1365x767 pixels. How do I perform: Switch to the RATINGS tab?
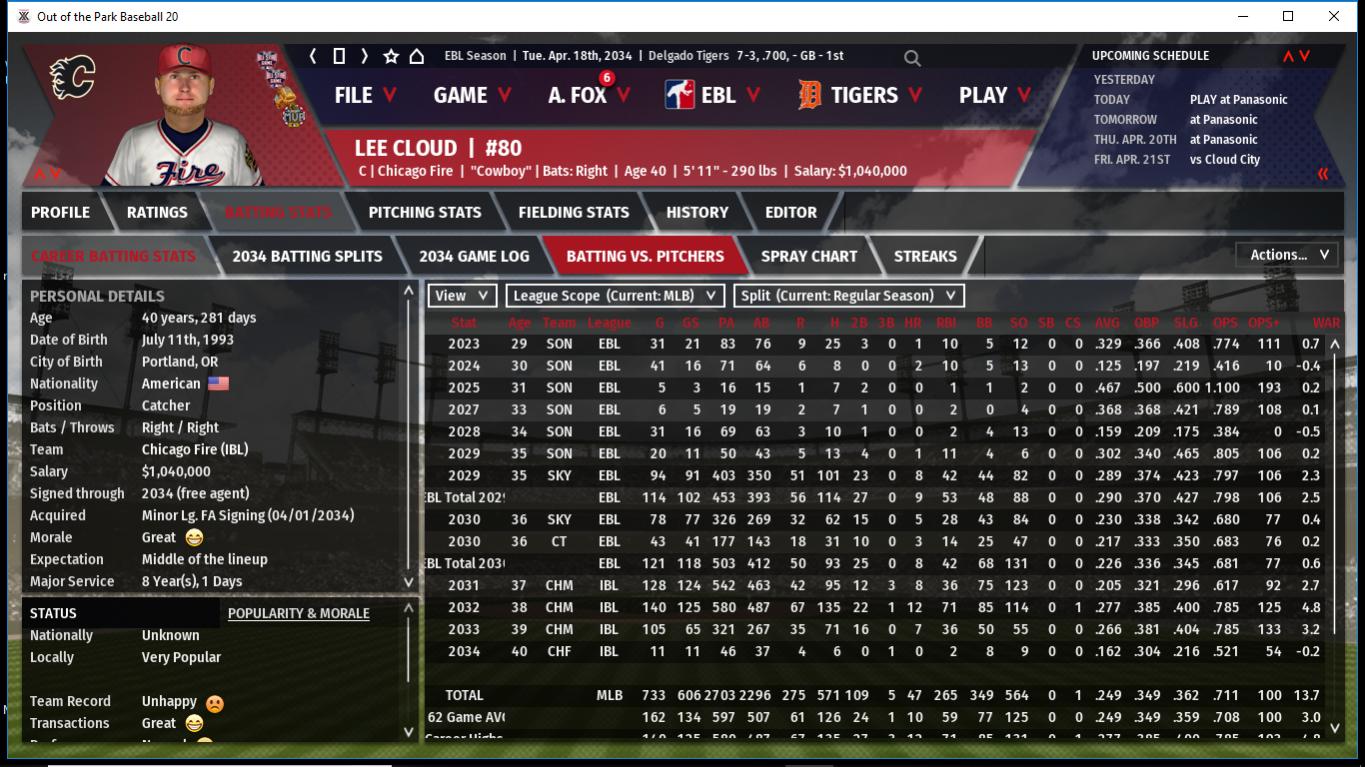[x=157, y=212]
